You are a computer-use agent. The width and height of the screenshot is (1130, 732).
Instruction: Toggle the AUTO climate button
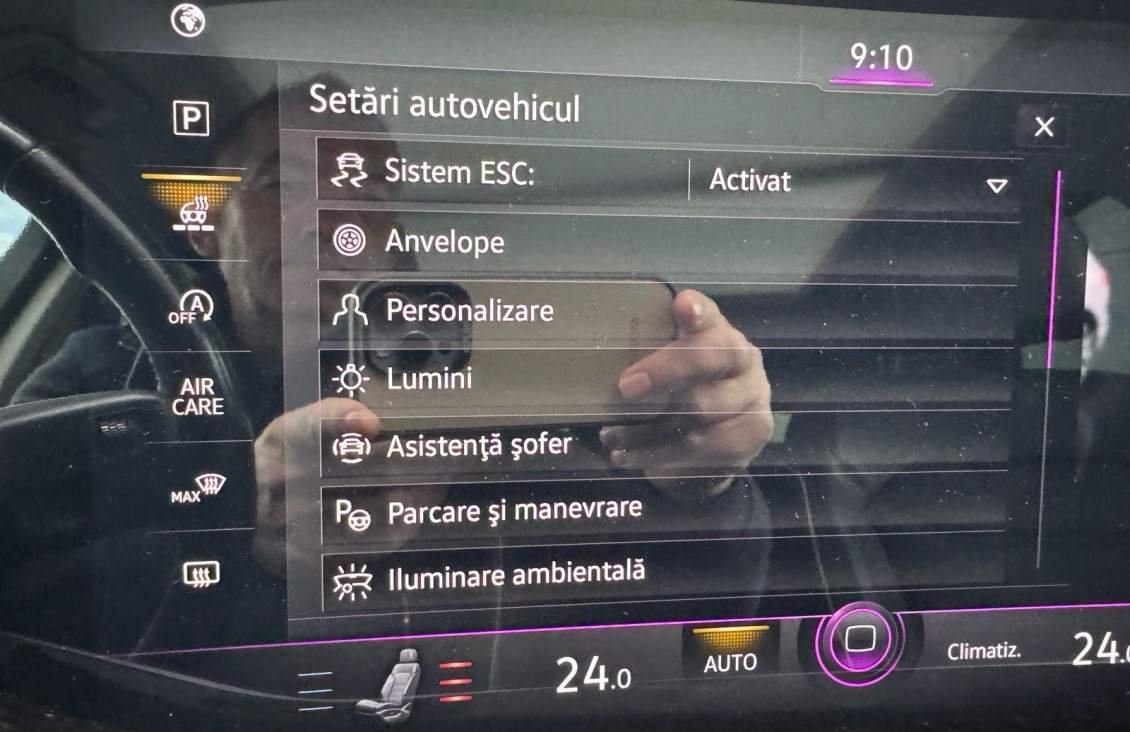click(731, 656)
